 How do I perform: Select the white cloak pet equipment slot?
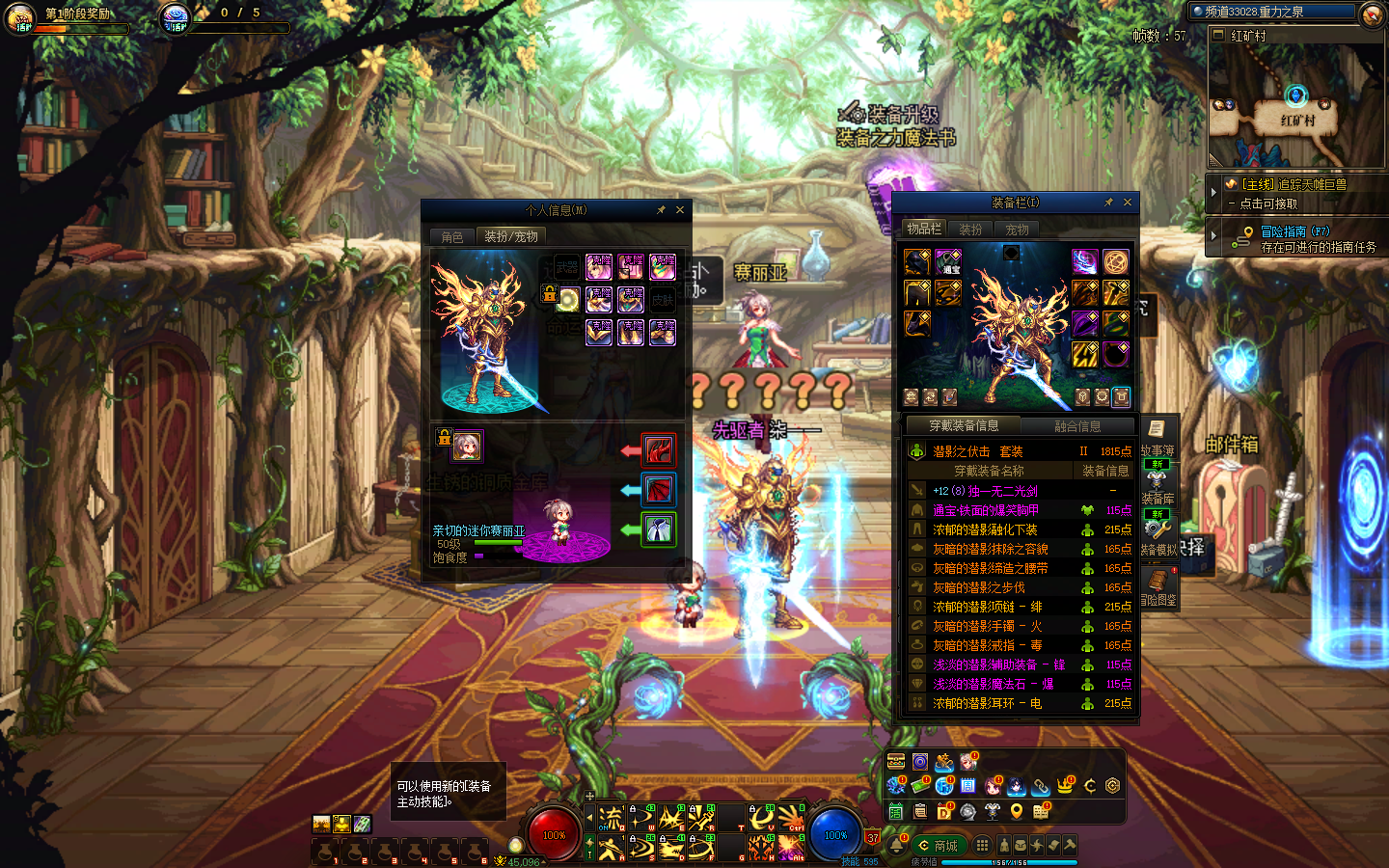659,529
